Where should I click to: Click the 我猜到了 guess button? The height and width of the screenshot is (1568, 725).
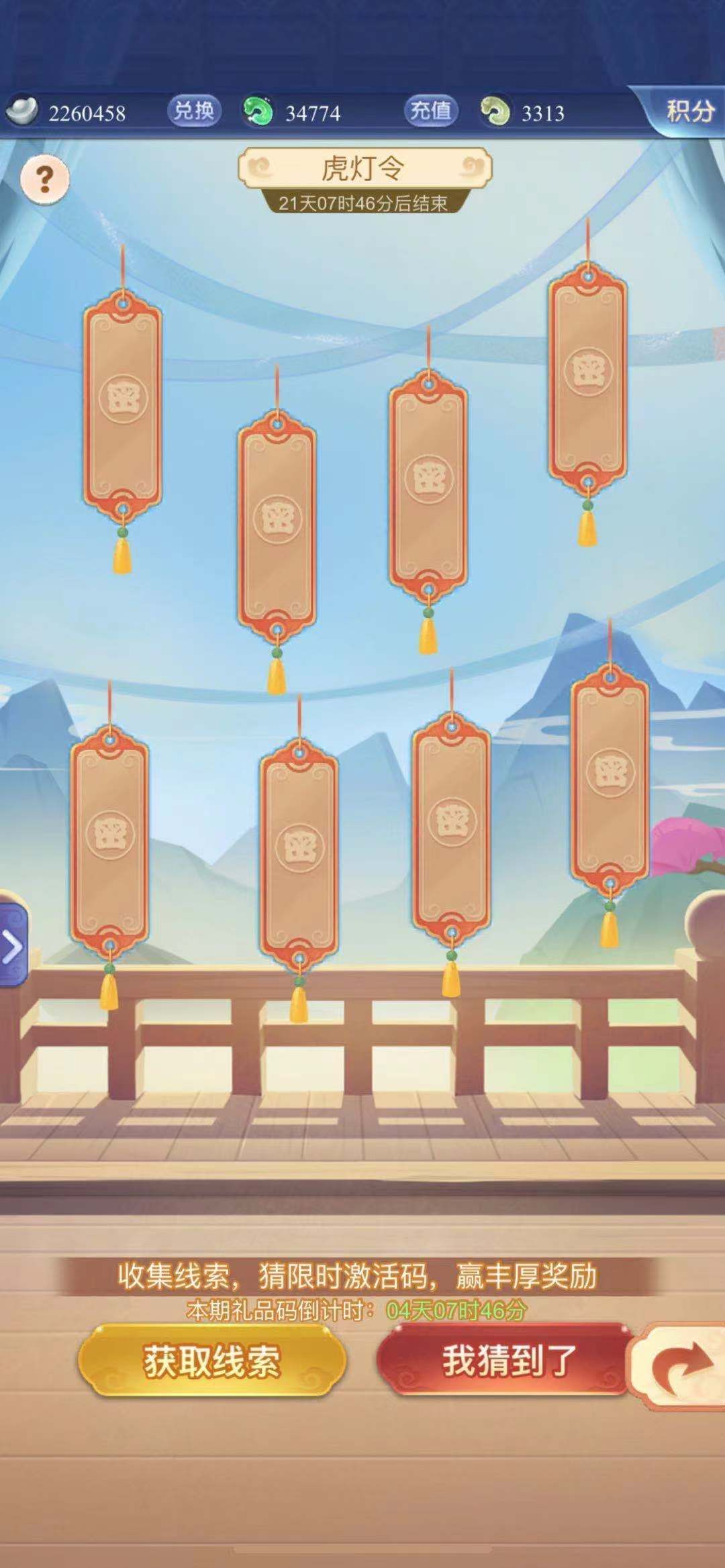tap(508, 1359)
